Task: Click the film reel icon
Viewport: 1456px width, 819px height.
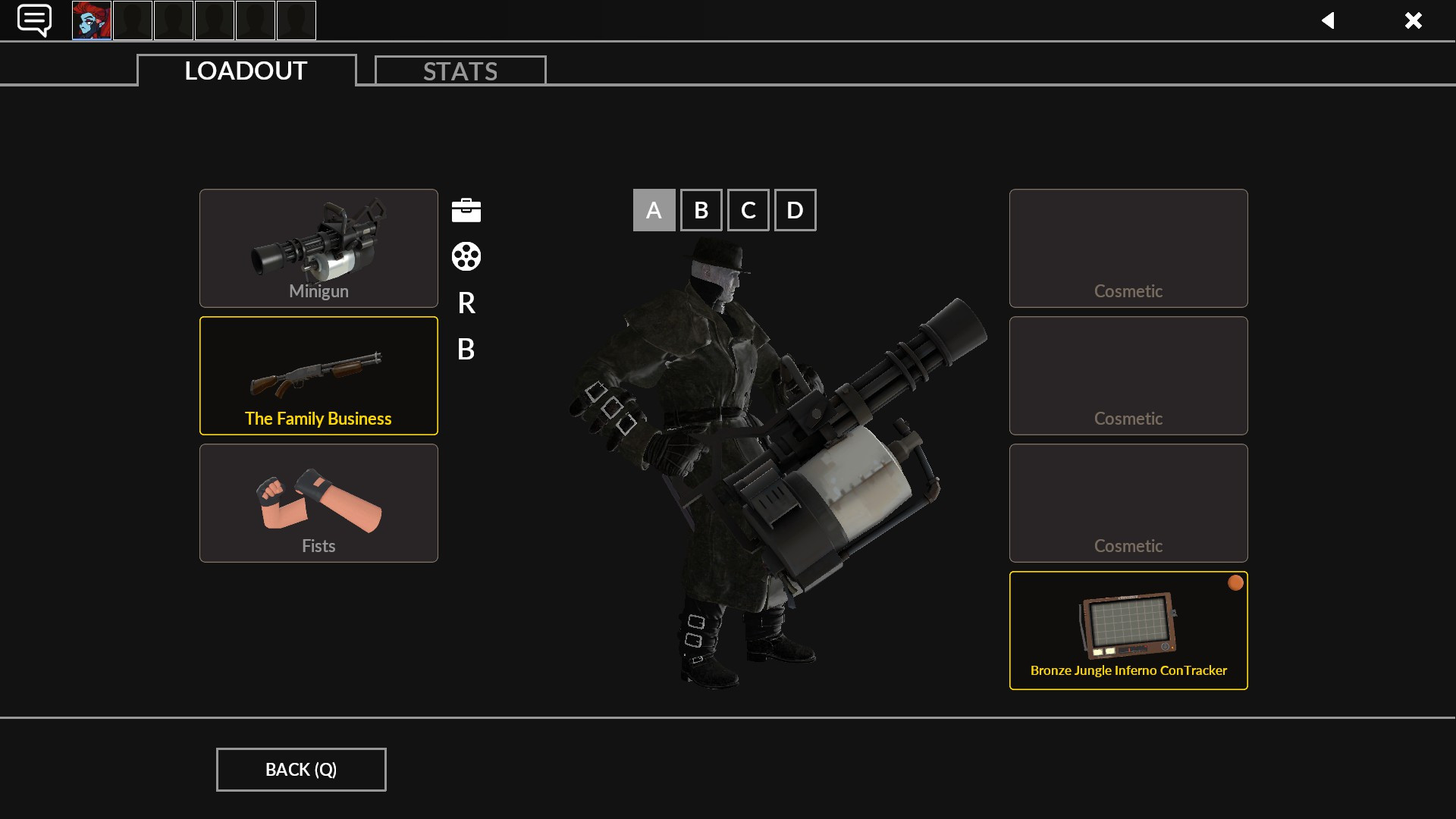Action: 466,257
